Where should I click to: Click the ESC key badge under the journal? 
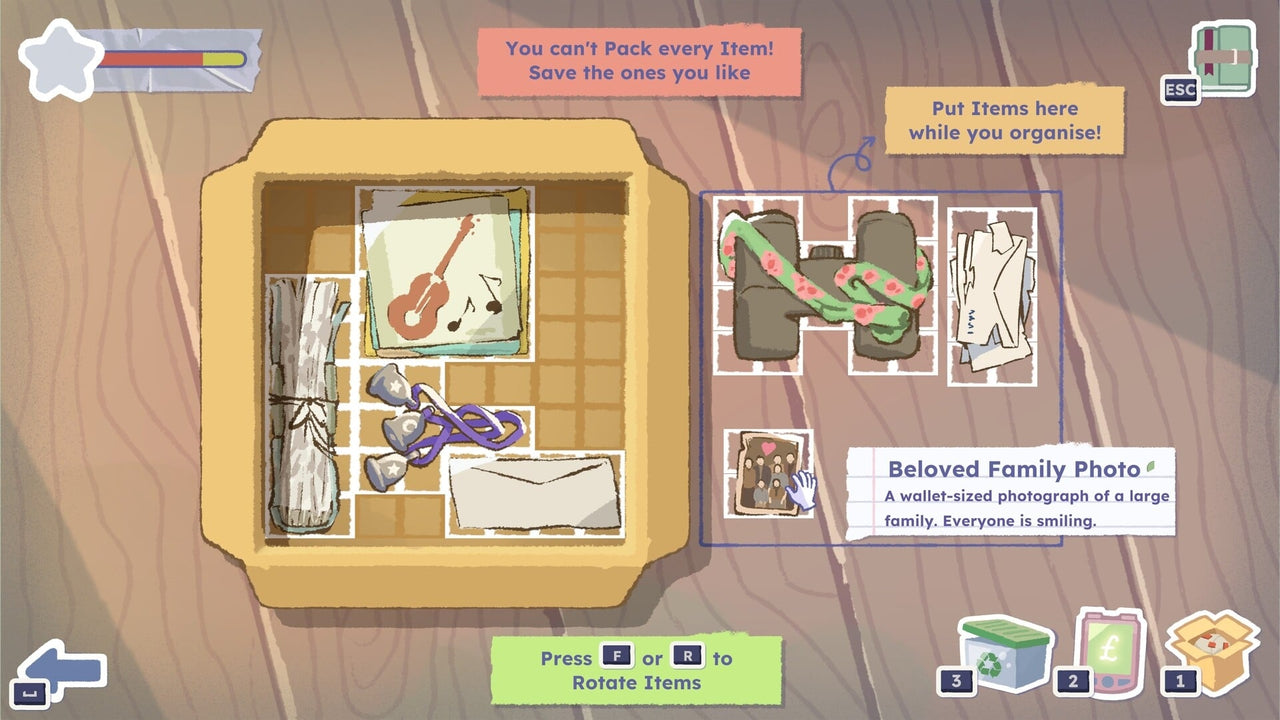click(1181, 91)
